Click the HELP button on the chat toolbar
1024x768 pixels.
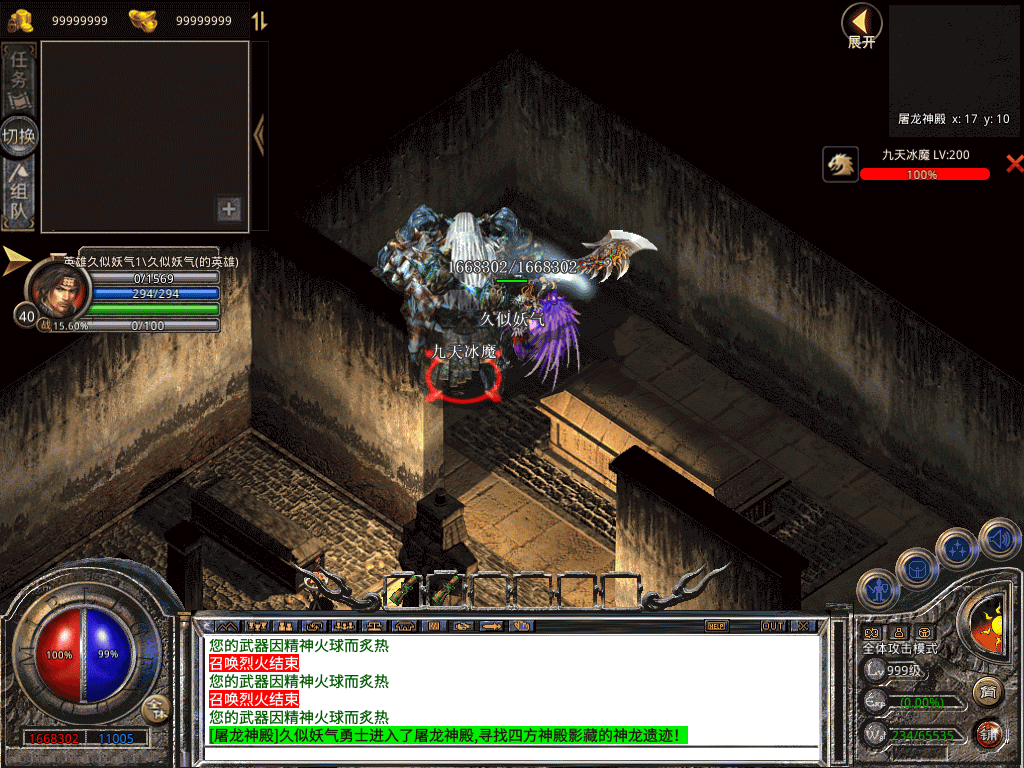716,626
